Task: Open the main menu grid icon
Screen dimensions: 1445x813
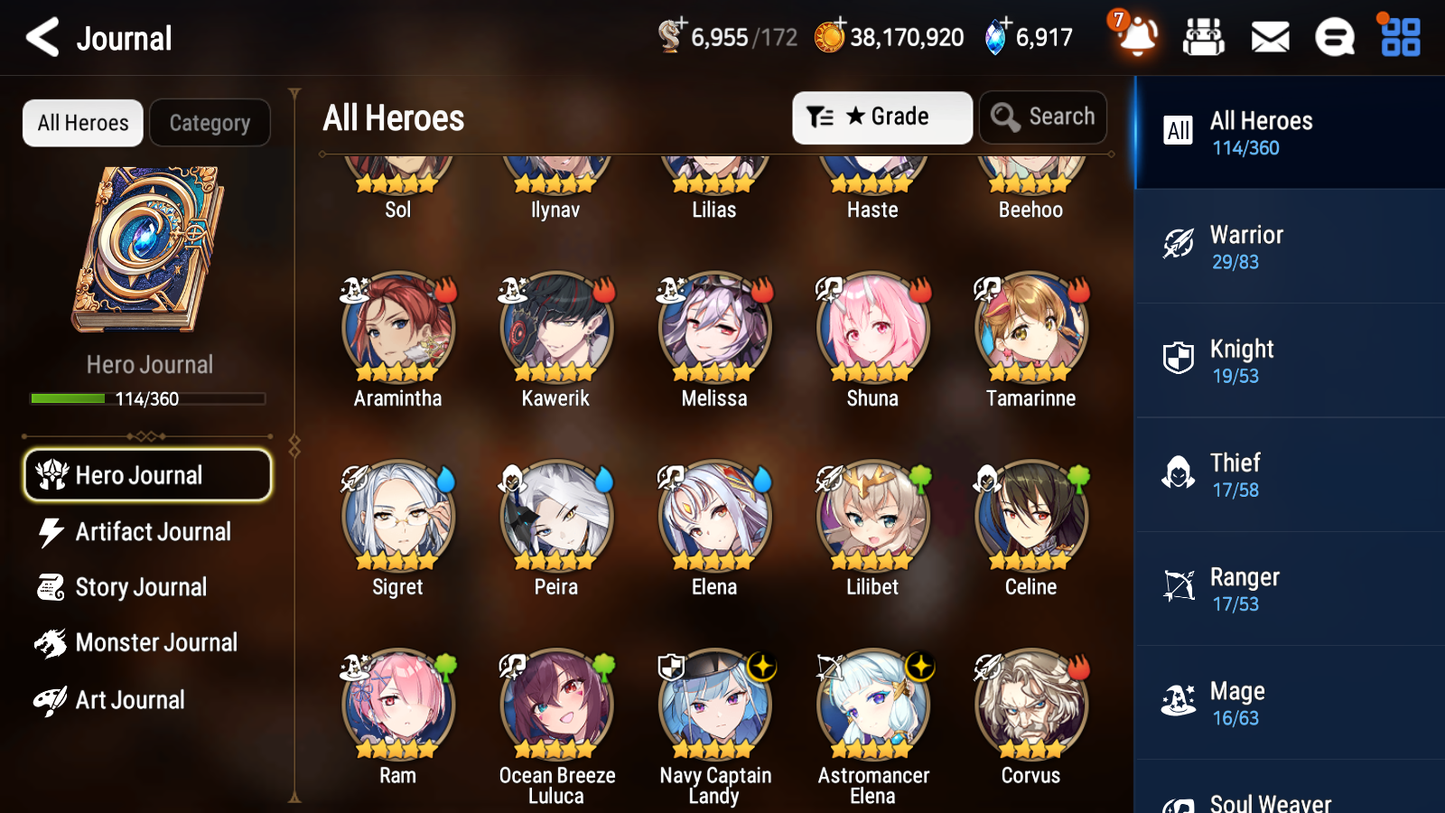Action: tap(1398, 36)
